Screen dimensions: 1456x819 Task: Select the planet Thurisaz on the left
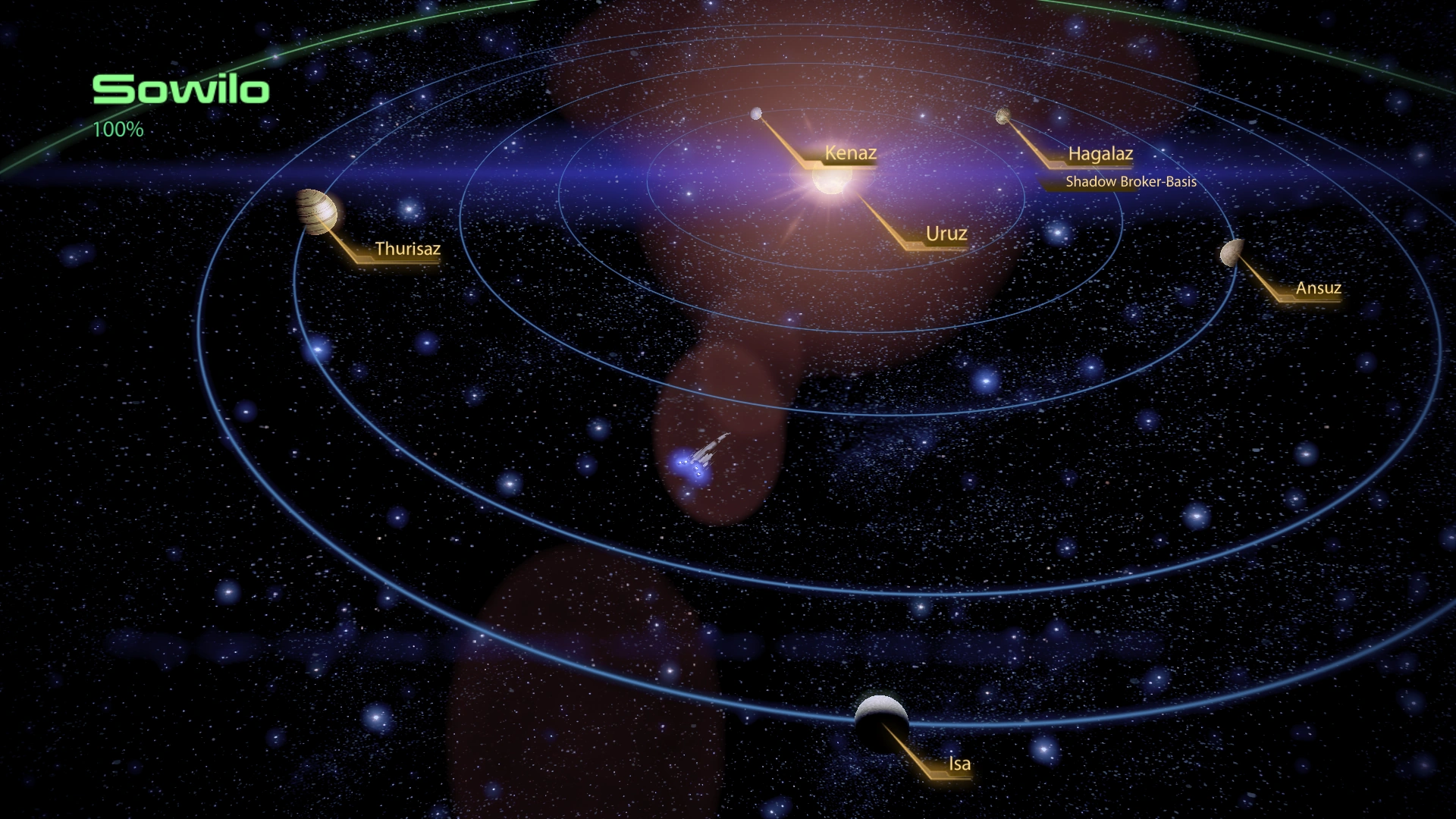(316, 213)
